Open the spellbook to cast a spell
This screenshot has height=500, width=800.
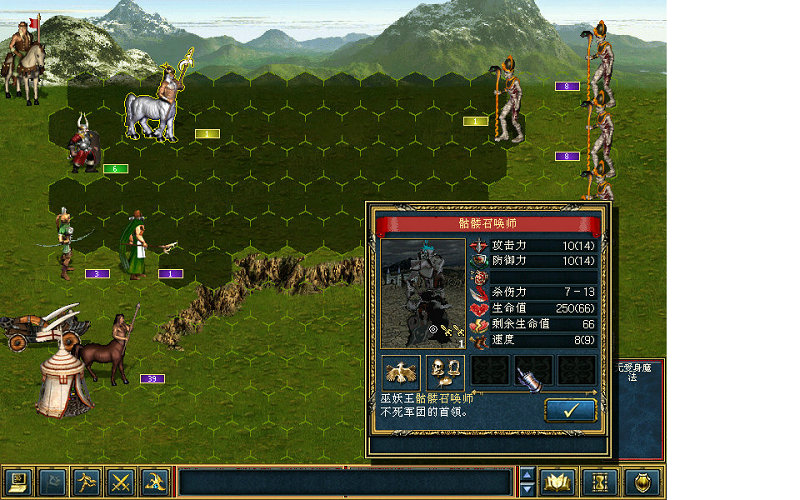pos(556,483)
